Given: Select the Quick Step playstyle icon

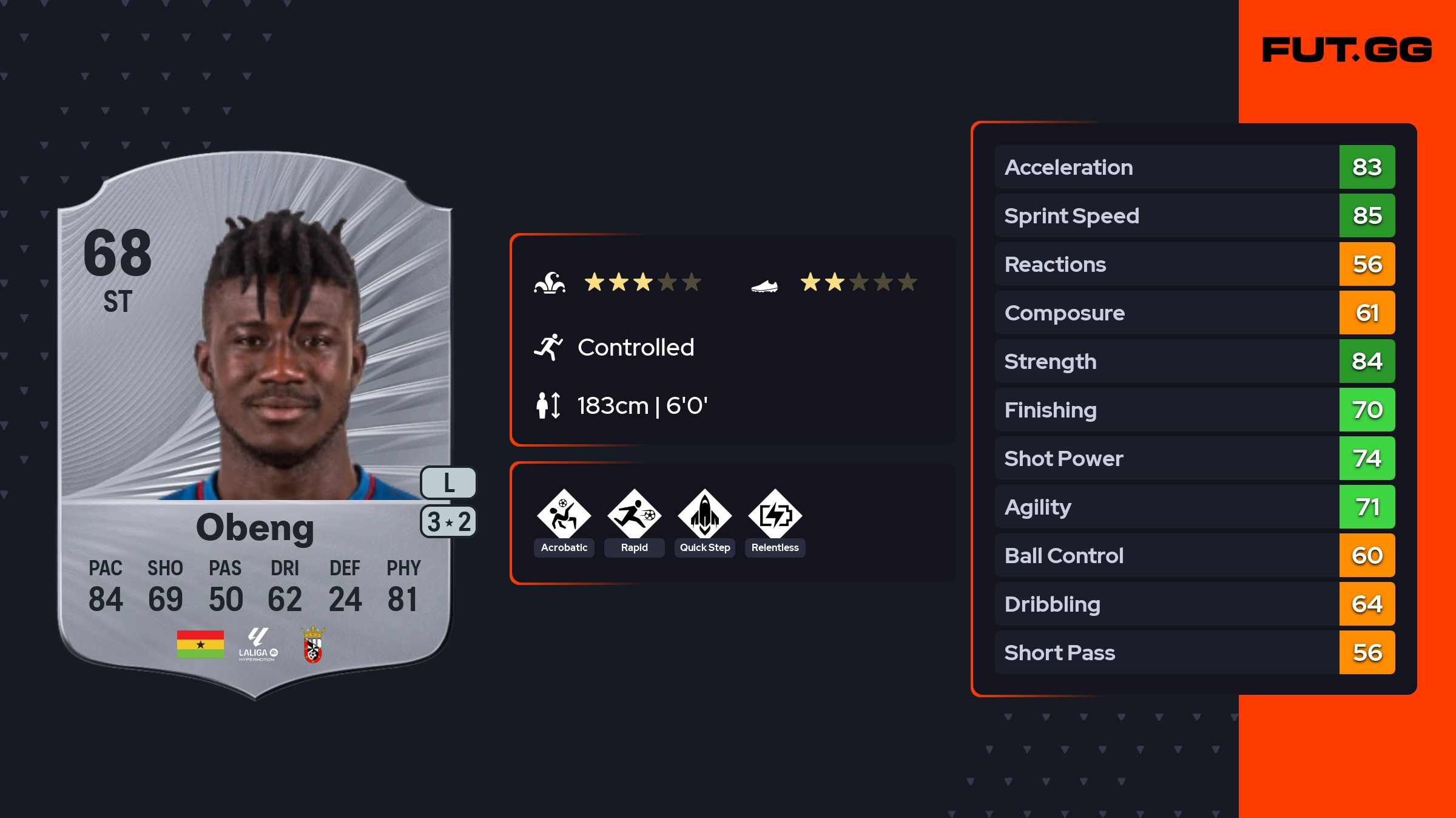Looking at the screenshot, I should click(x=704, y=515).
